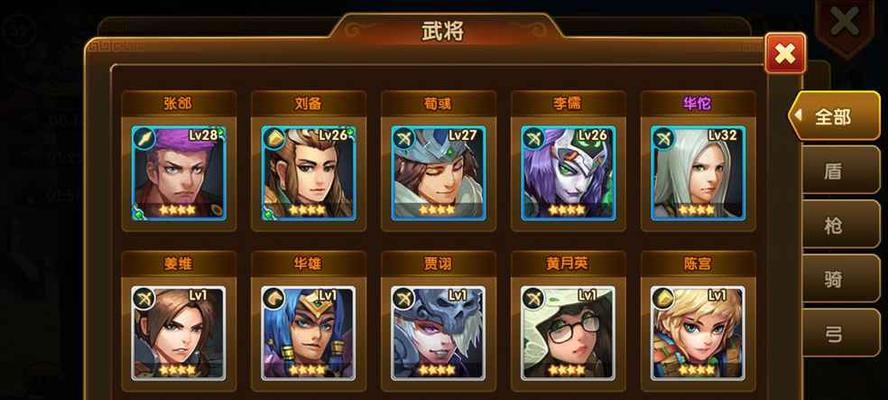888x400 pixels.
Task: Close the 武将 panel with the red X
Action: 785,54
